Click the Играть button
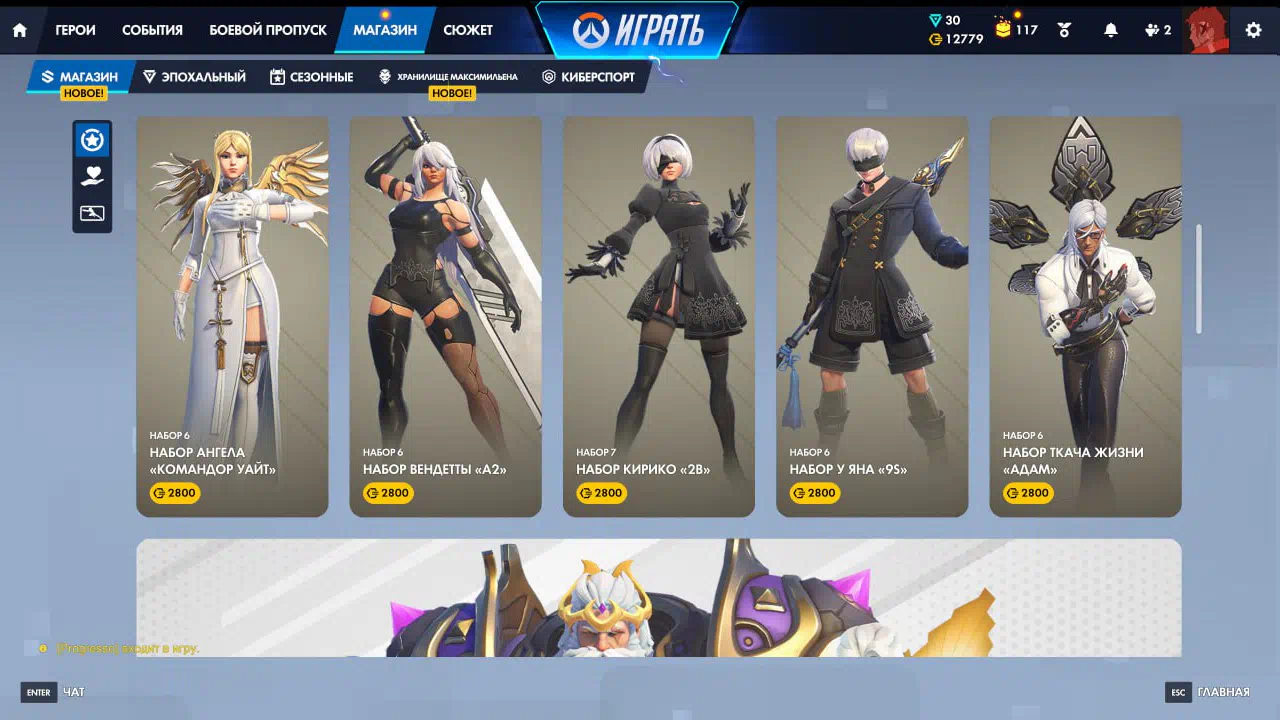 [638, 30]
